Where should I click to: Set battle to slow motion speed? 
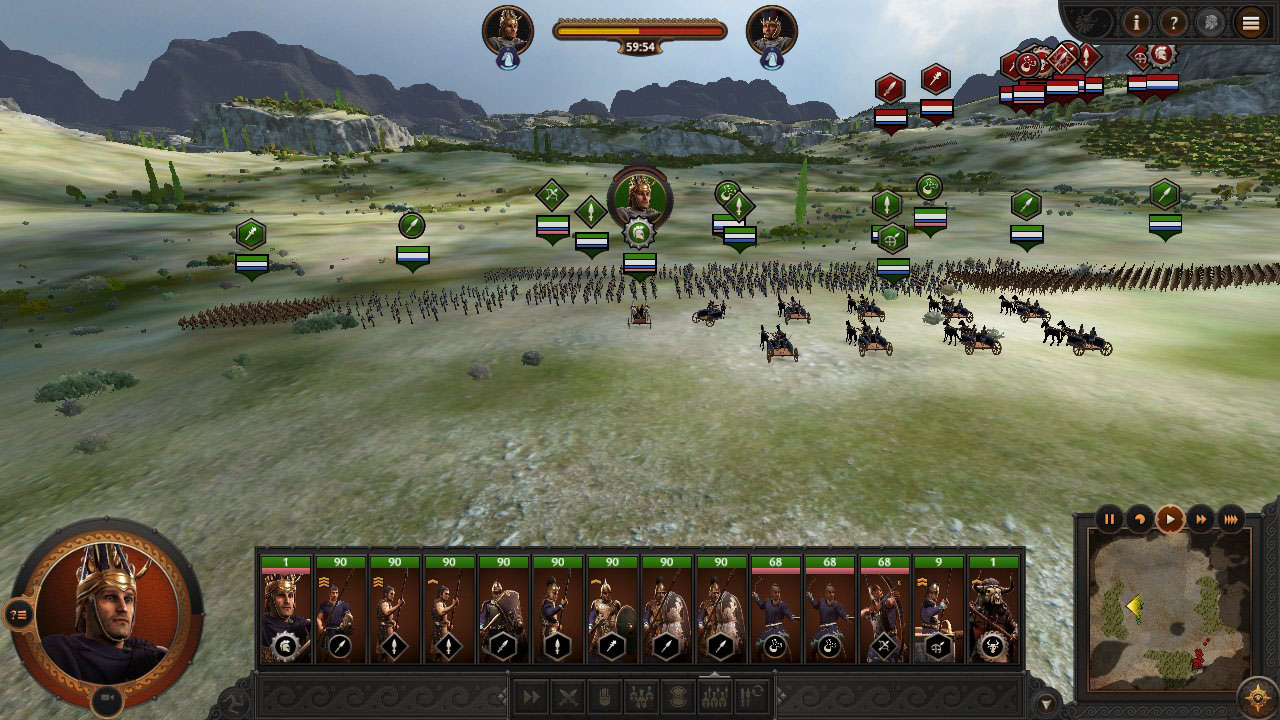tap(1139, 519)
